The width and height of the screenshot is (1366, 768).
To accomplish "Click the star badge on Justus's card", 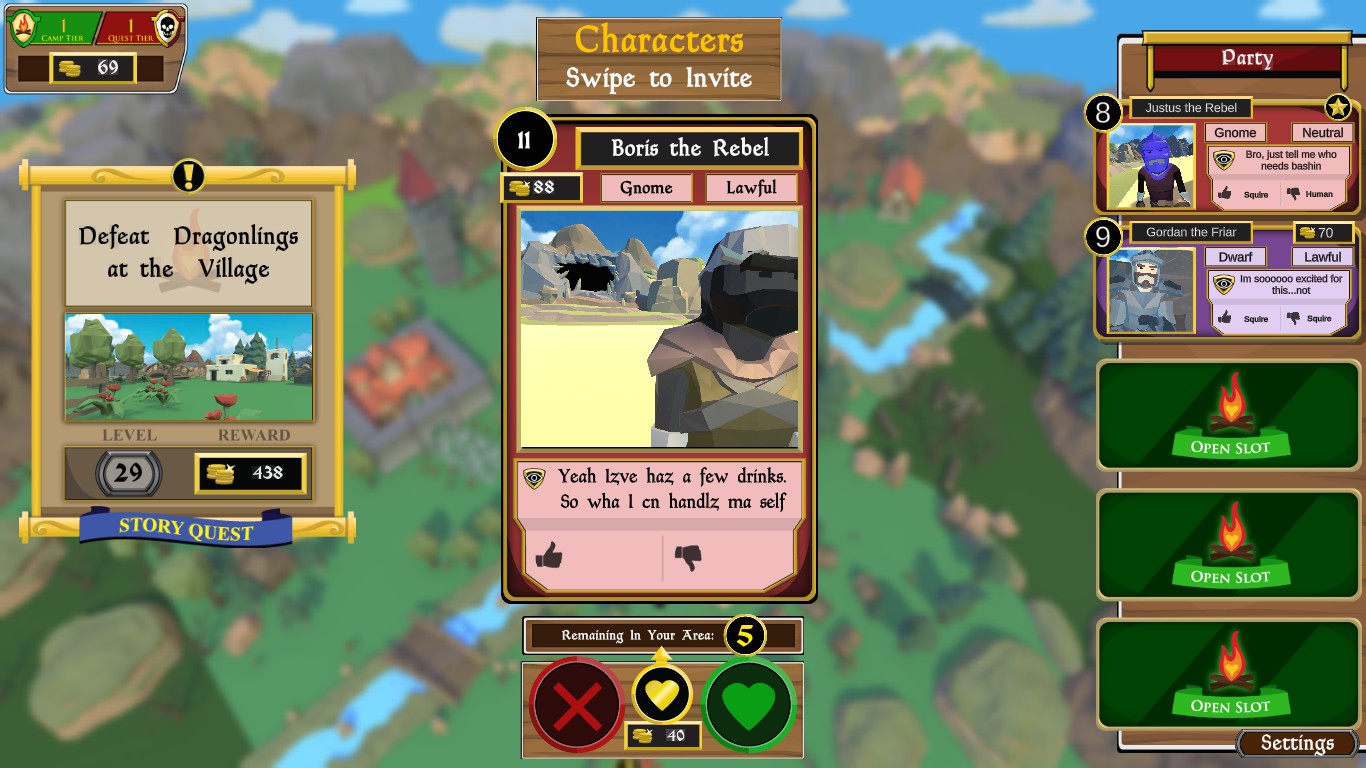I will pos(1338,108).
